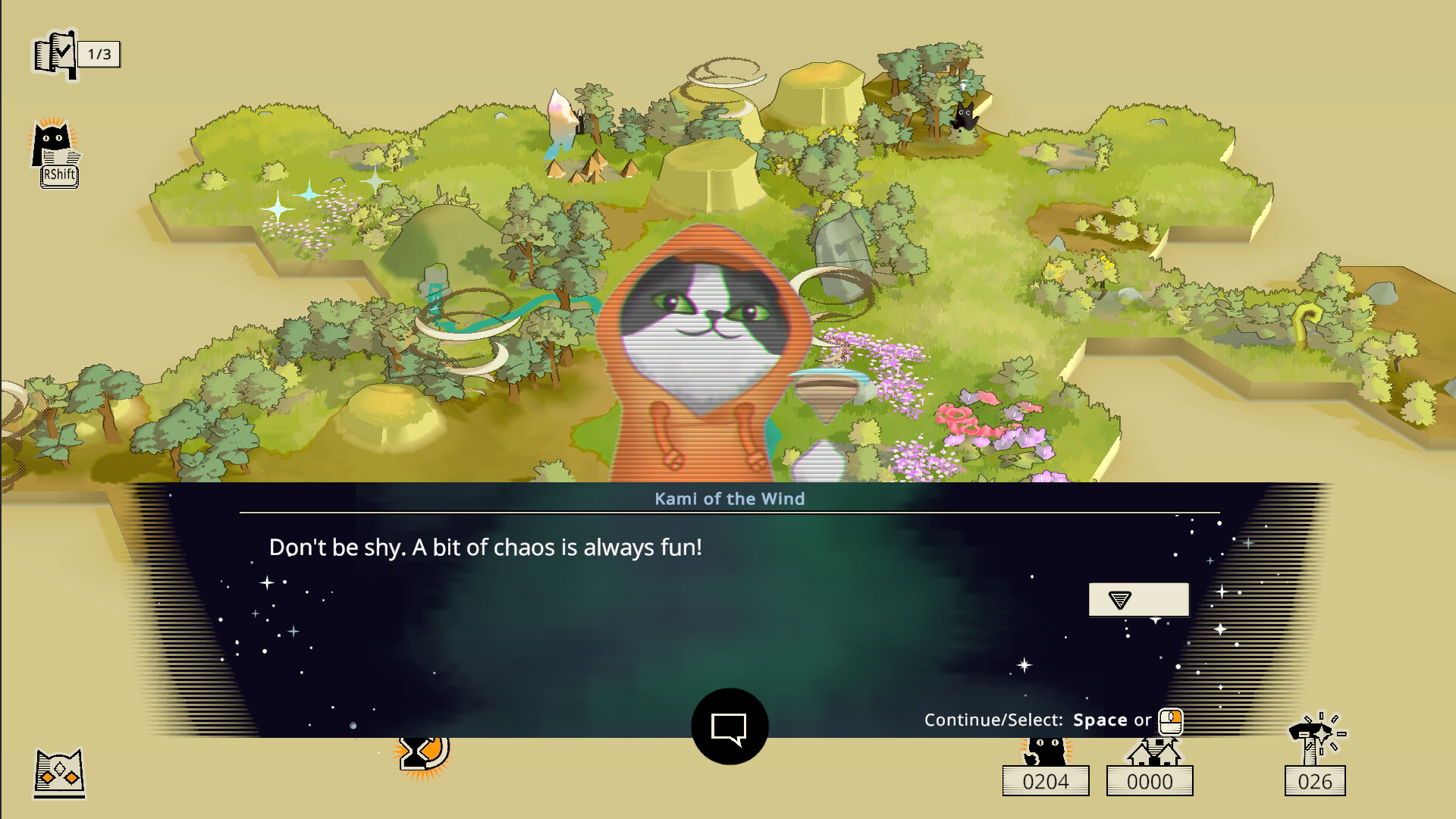Open the speech bubble dialogue log icon
1456x819 pixels.
point(730,726)
